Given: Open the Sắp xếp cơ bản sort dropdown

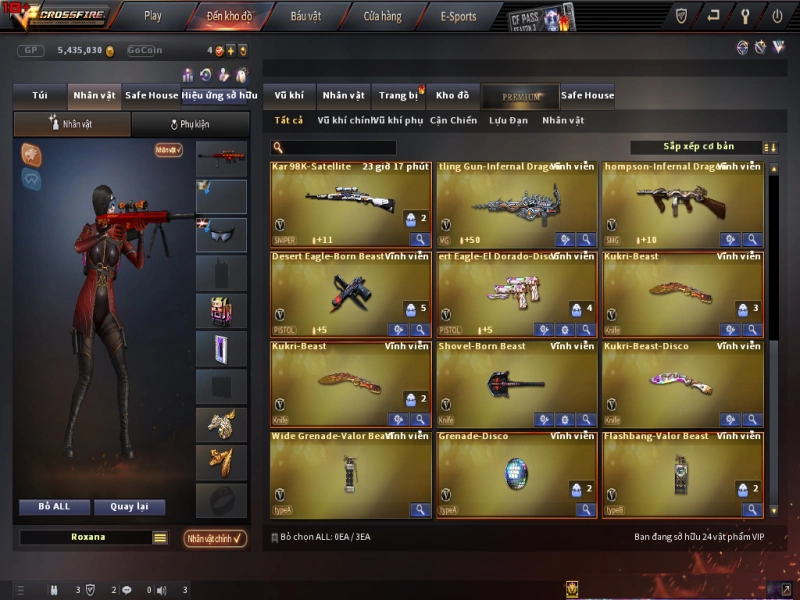Looking at the screenshot, I should [x=698, y=147].
